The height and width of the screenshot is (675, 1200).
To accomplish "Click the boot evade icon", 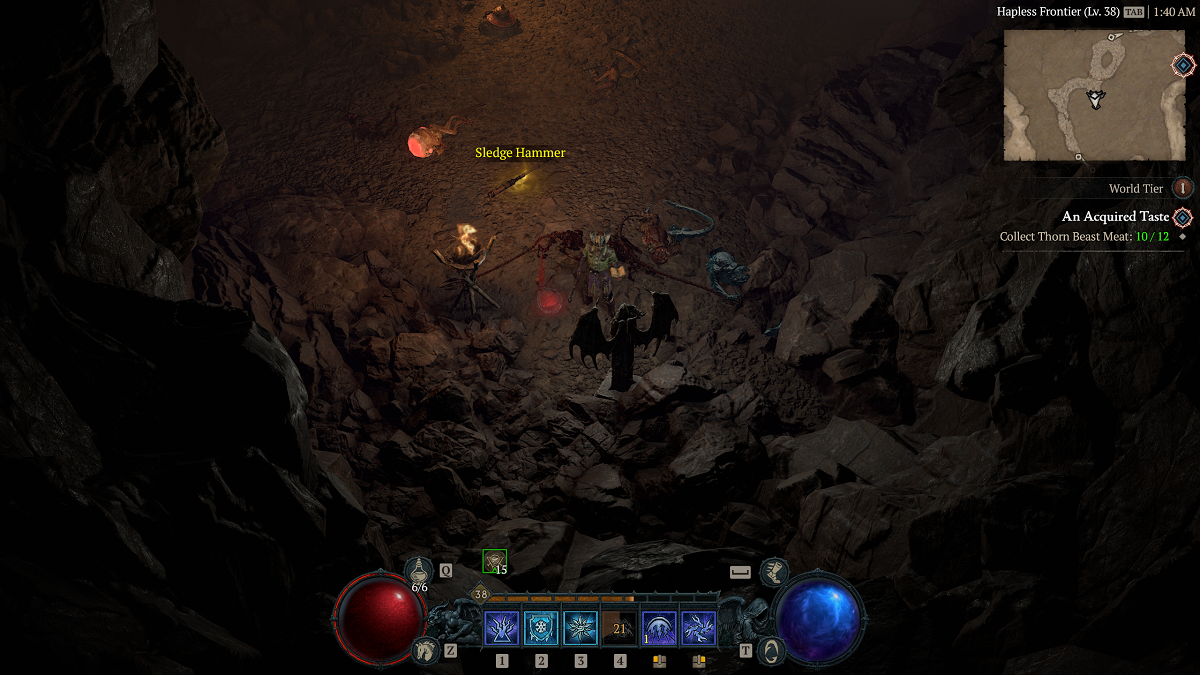I will (774, 573).
